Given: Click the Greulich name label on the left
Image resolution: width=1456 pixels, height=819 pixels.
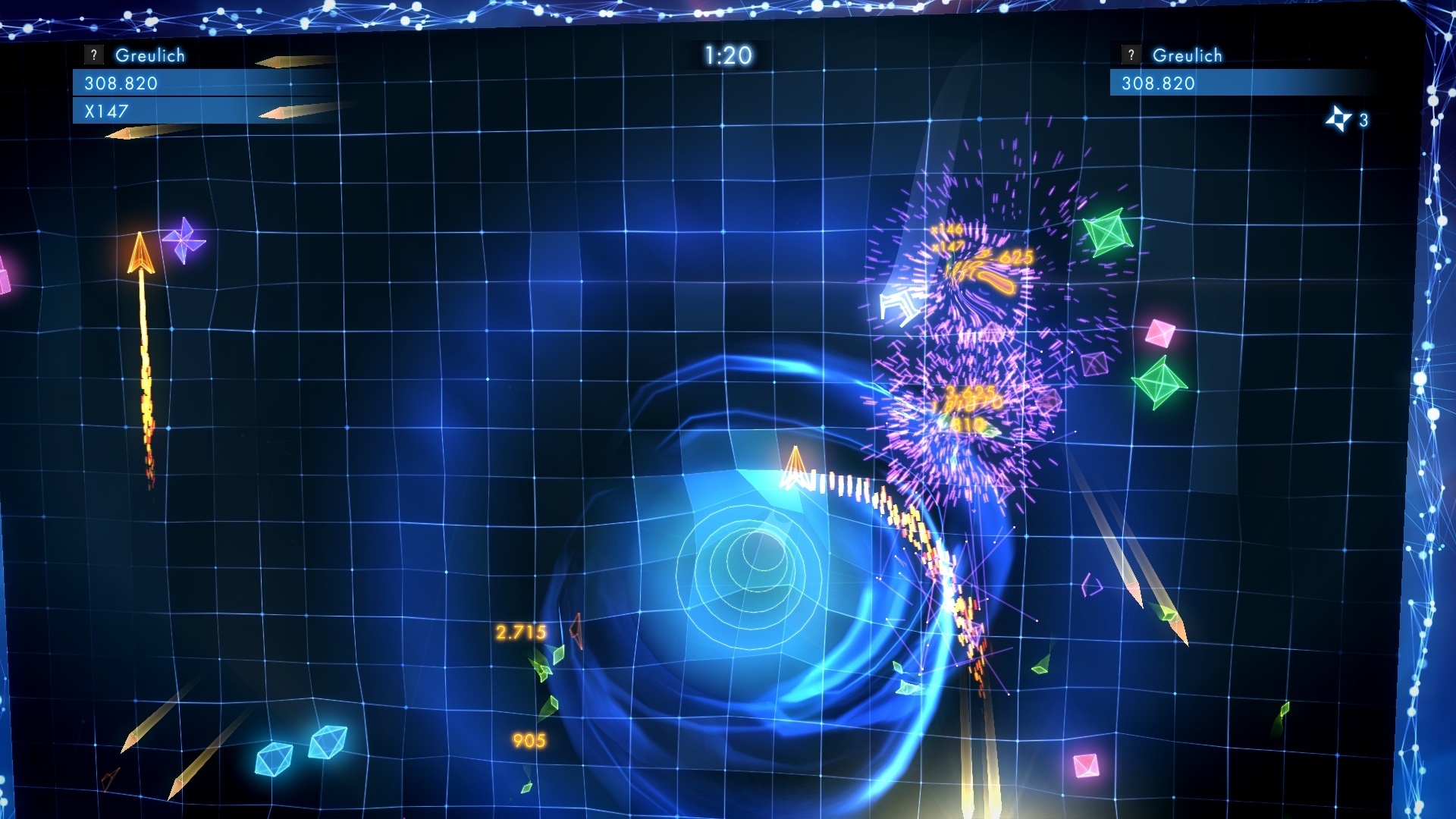Looking at the screenshot, I should point(149,55).
